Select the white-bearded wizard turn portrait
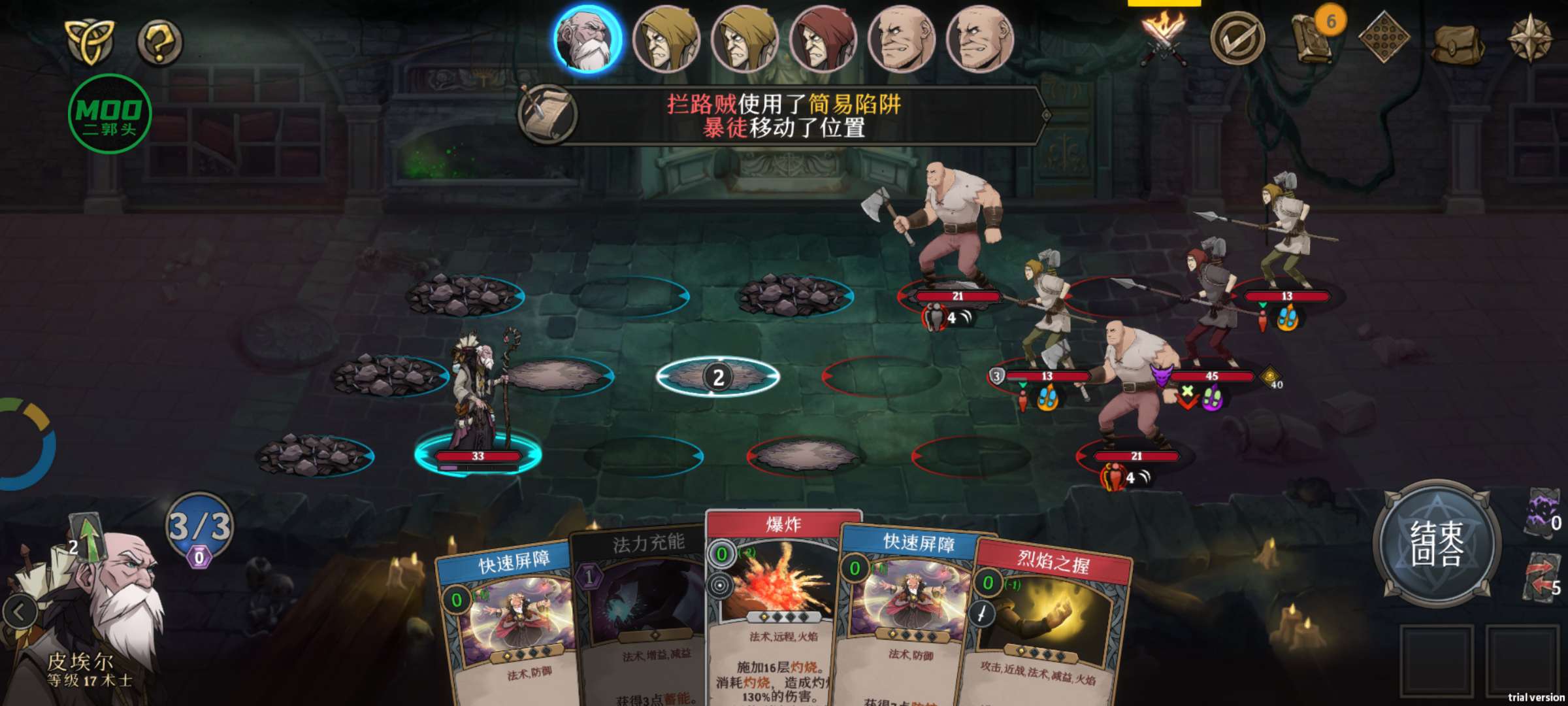The width and height of the screenshot is (1568, 706). click(587, 39)
